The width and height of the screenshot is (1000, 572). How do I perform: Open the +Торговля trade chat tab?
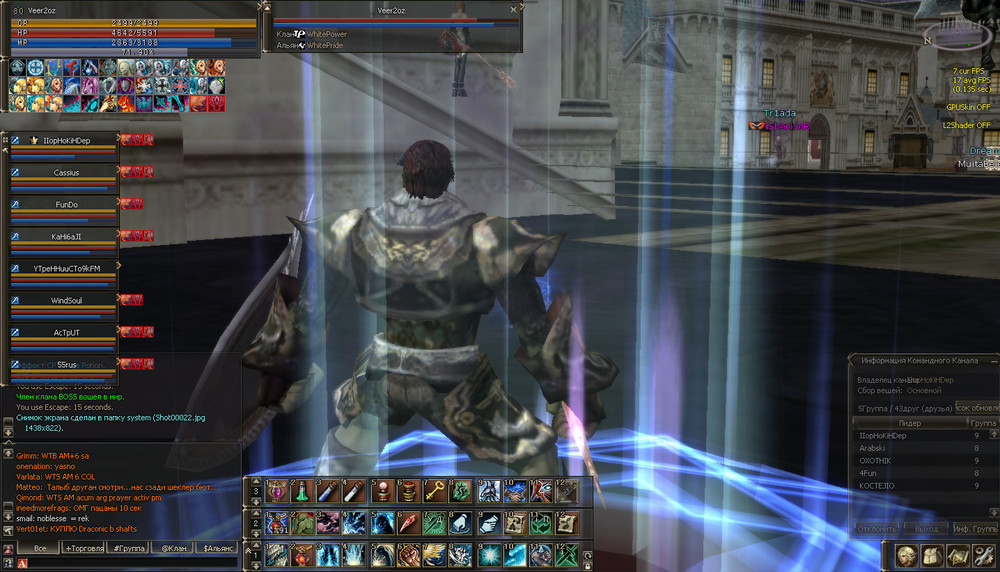pos(84,548)
